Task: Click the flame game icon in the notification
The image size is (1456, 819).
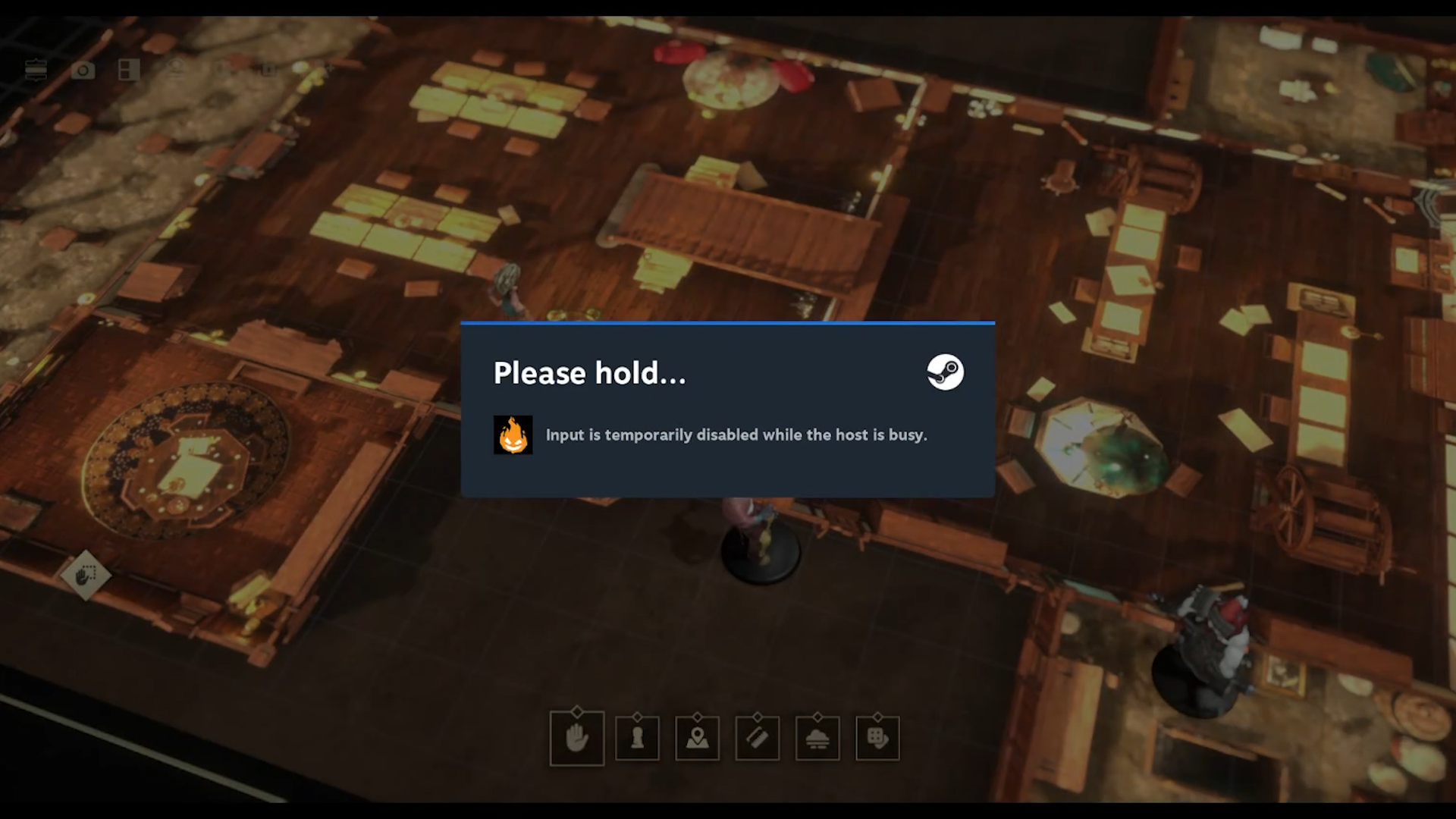Action: 513,435
